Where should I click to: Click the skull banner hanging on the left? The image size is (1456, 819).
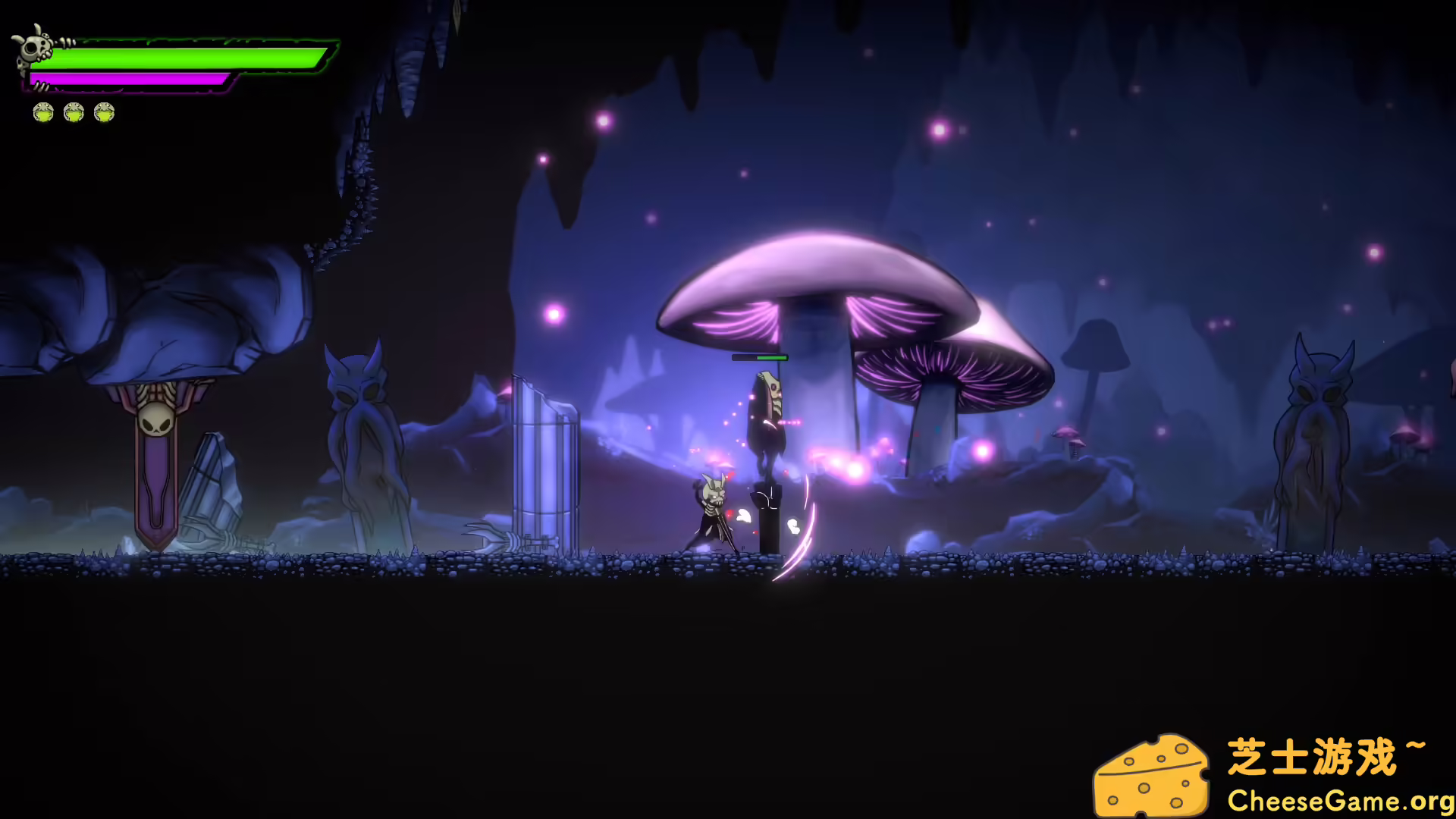click(x=155, y=447)
